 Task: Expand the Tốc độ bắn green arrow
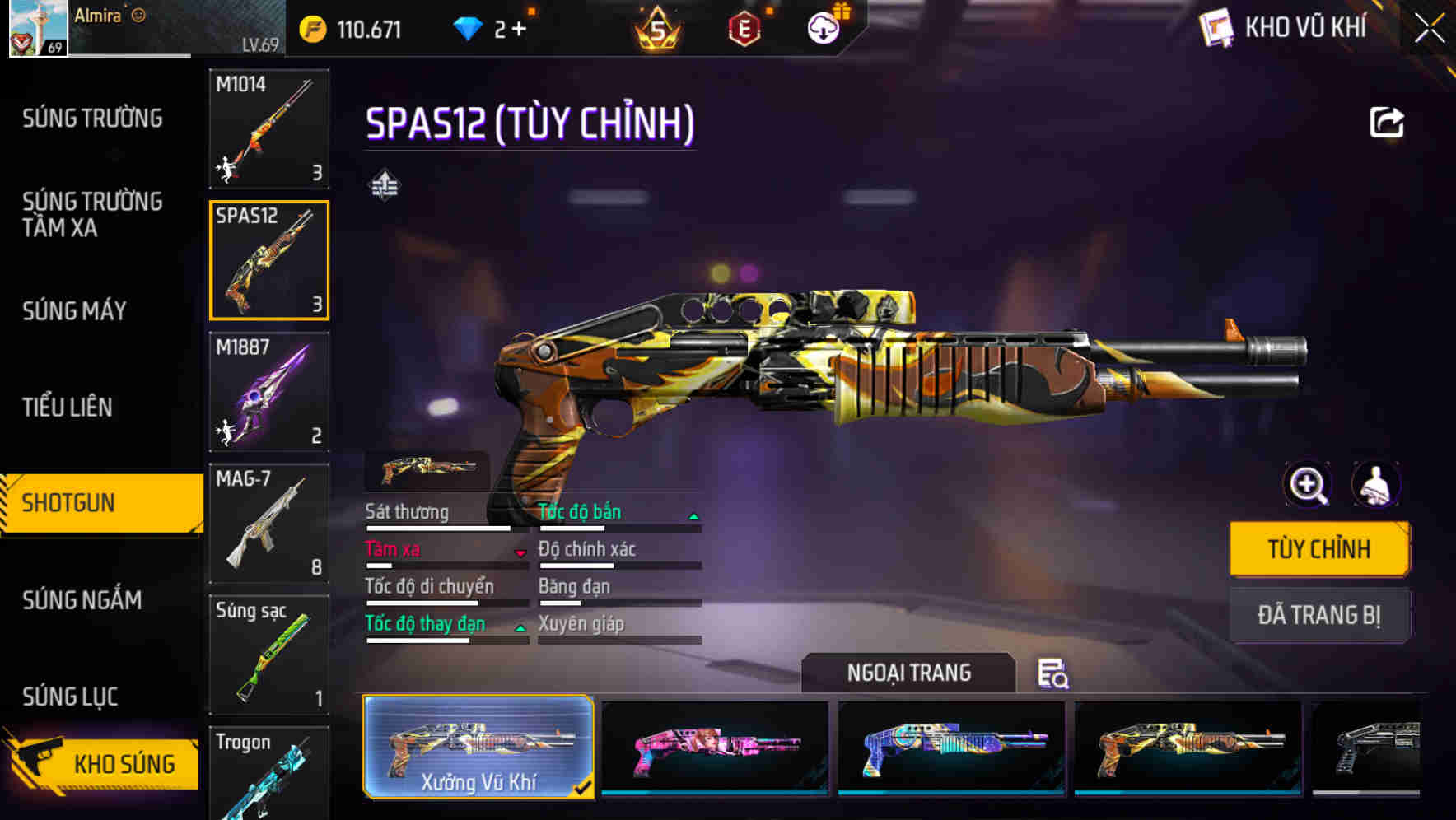tap(694, 515)
